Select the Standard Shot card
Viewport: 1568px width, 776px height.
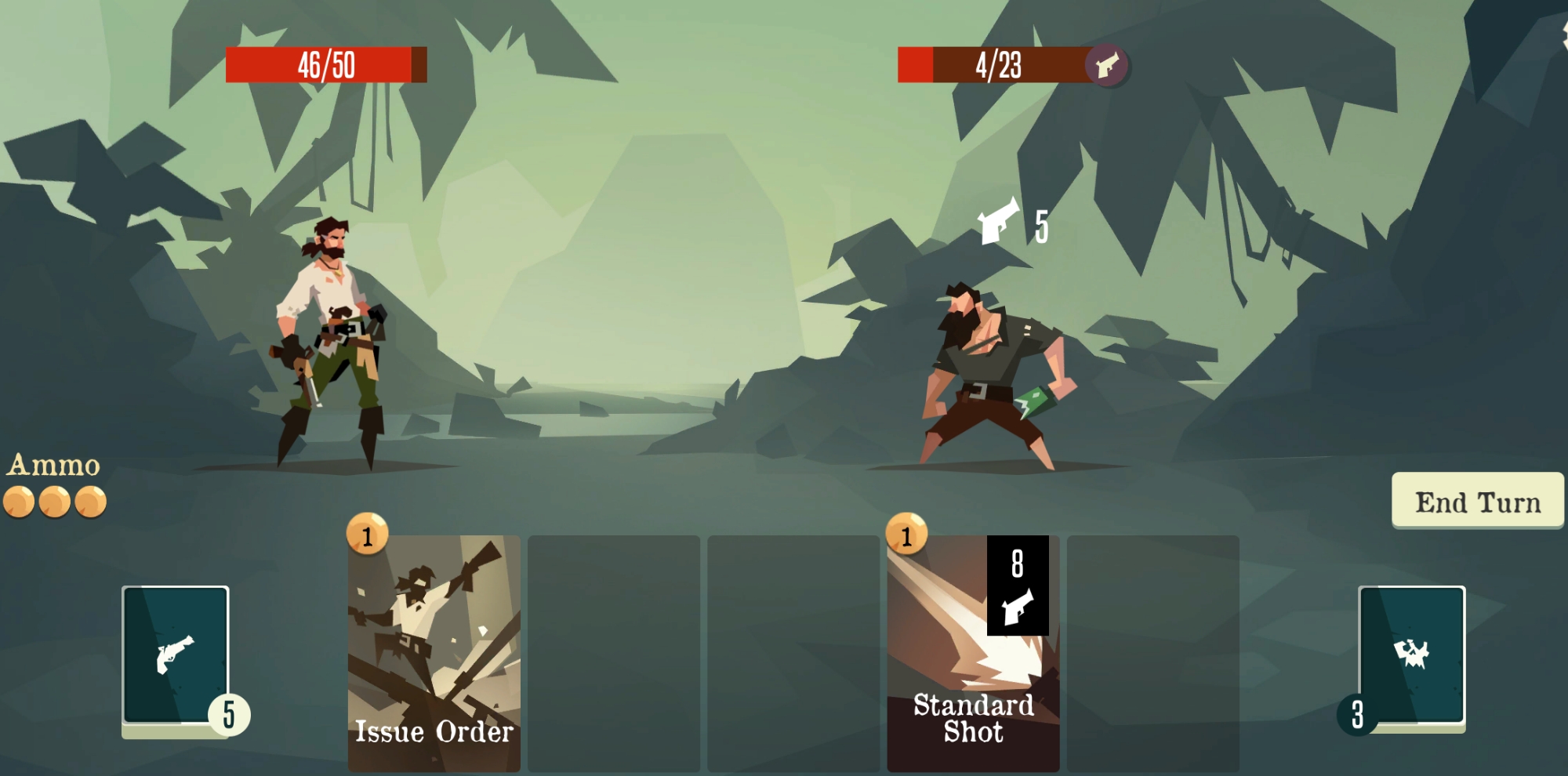click(972, 652)
